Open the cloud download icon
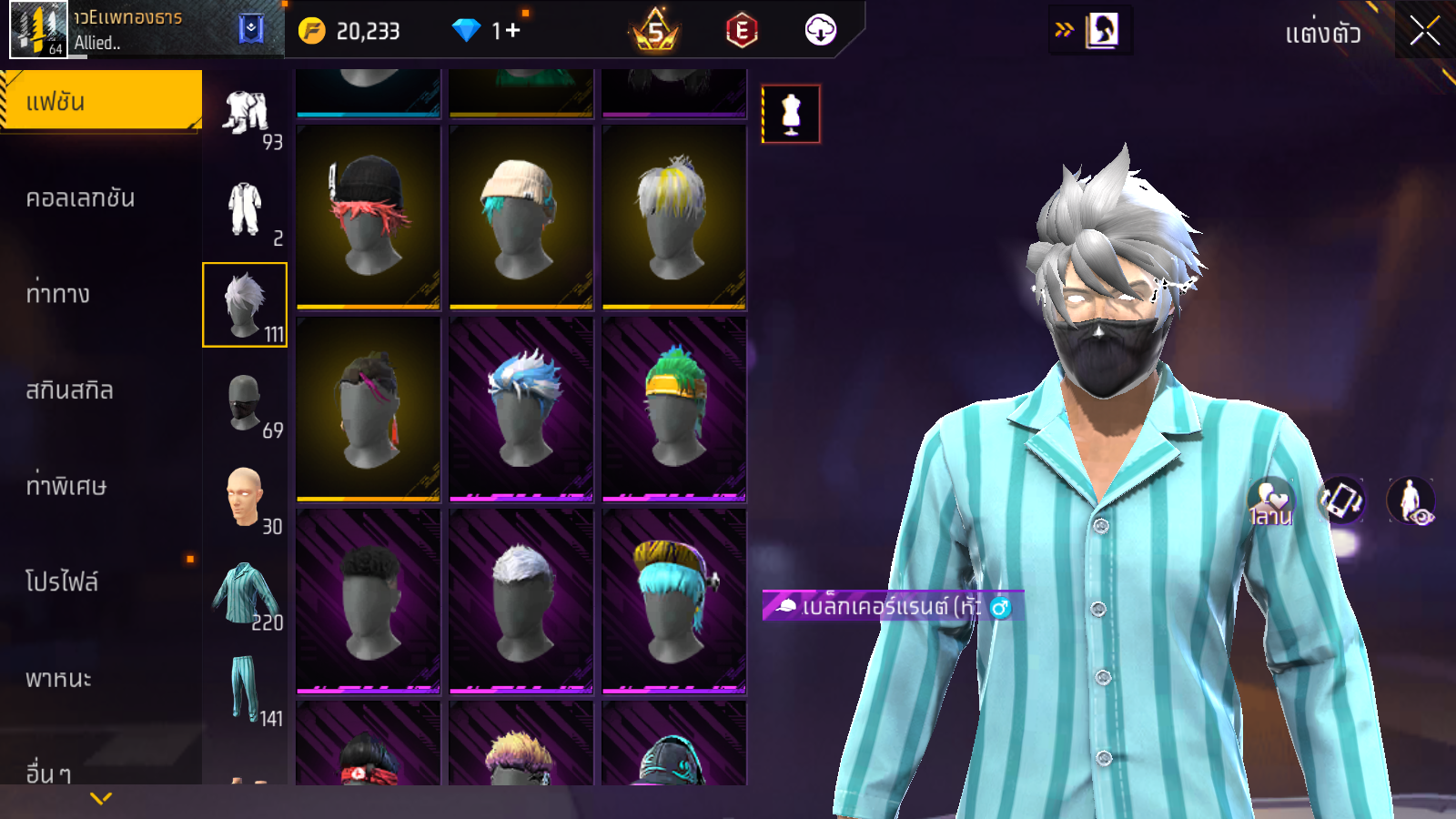The width and height of the screenshot is (1456, 819). (x=820, y=31)
